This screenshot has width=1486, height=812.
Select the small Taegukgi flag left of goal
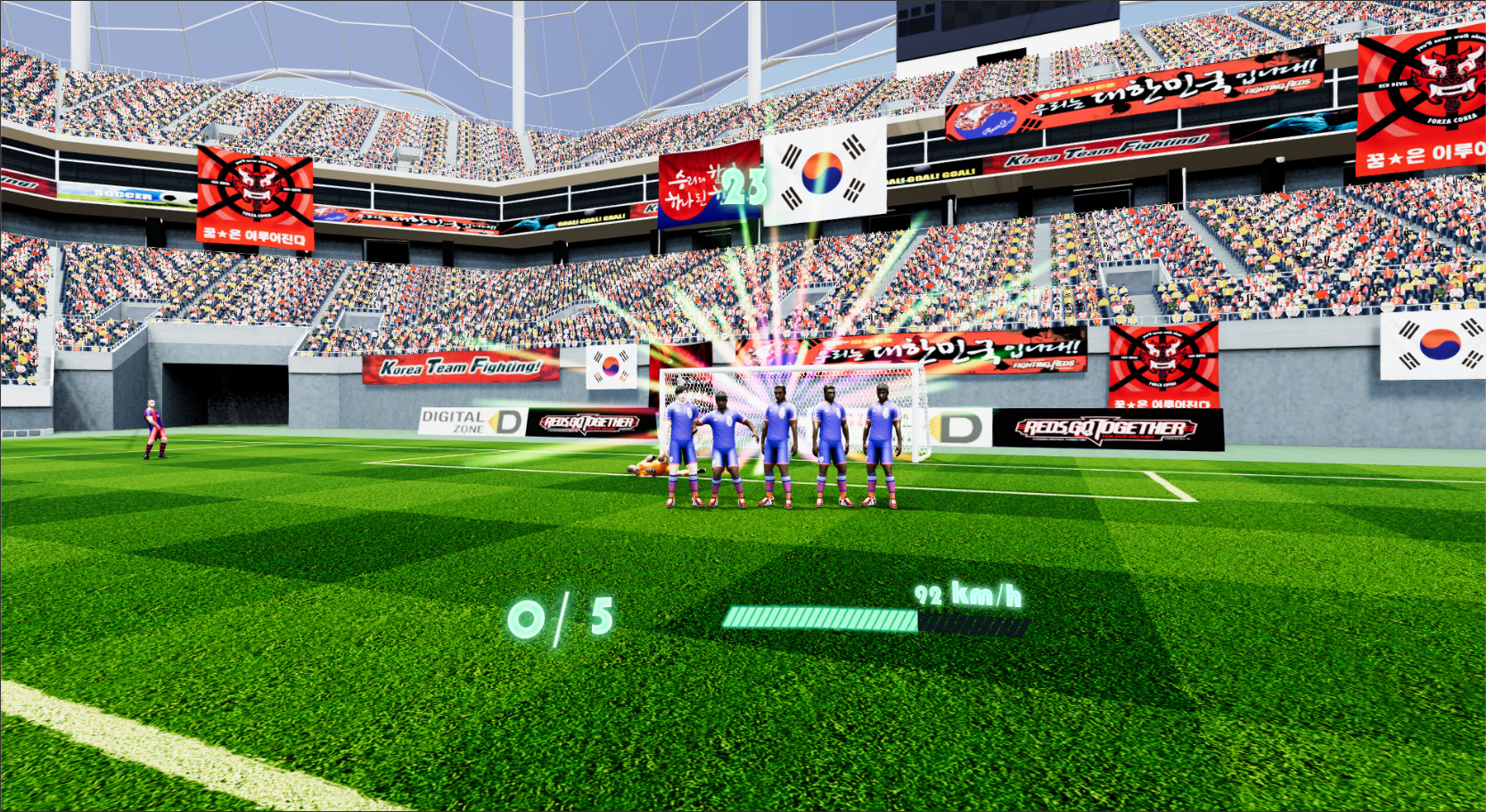[x=609, y=365]
